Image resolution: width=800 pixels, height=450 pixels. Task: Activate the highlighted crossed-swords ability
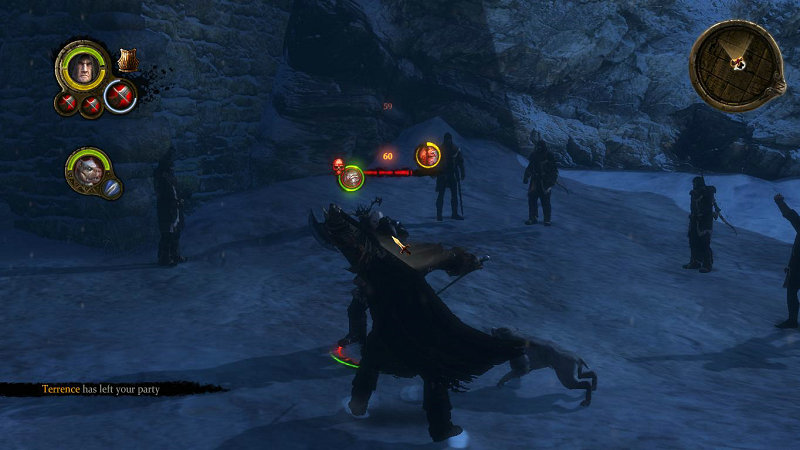coord(120,96)
